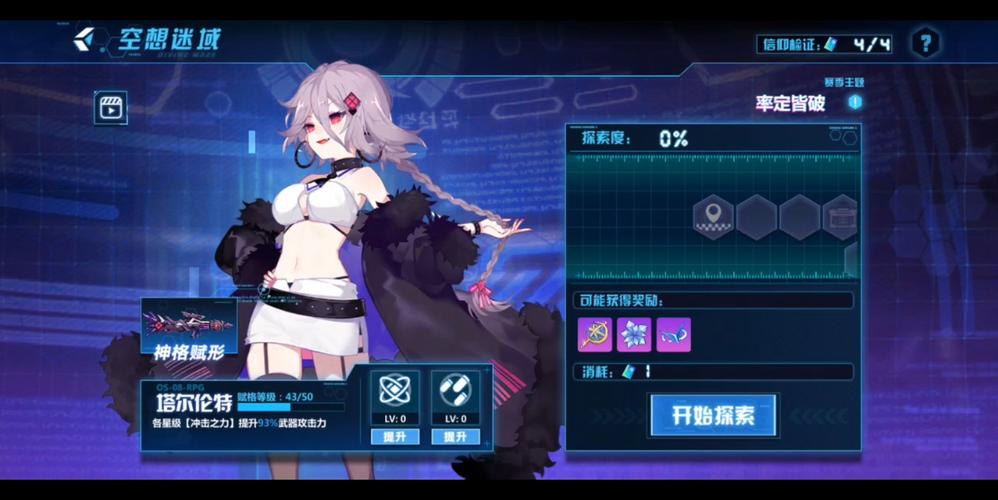Viewport: 998px width, 500px height.
Task: Tap the 信仰凭证 ticket counter
Action: [826, 44]
